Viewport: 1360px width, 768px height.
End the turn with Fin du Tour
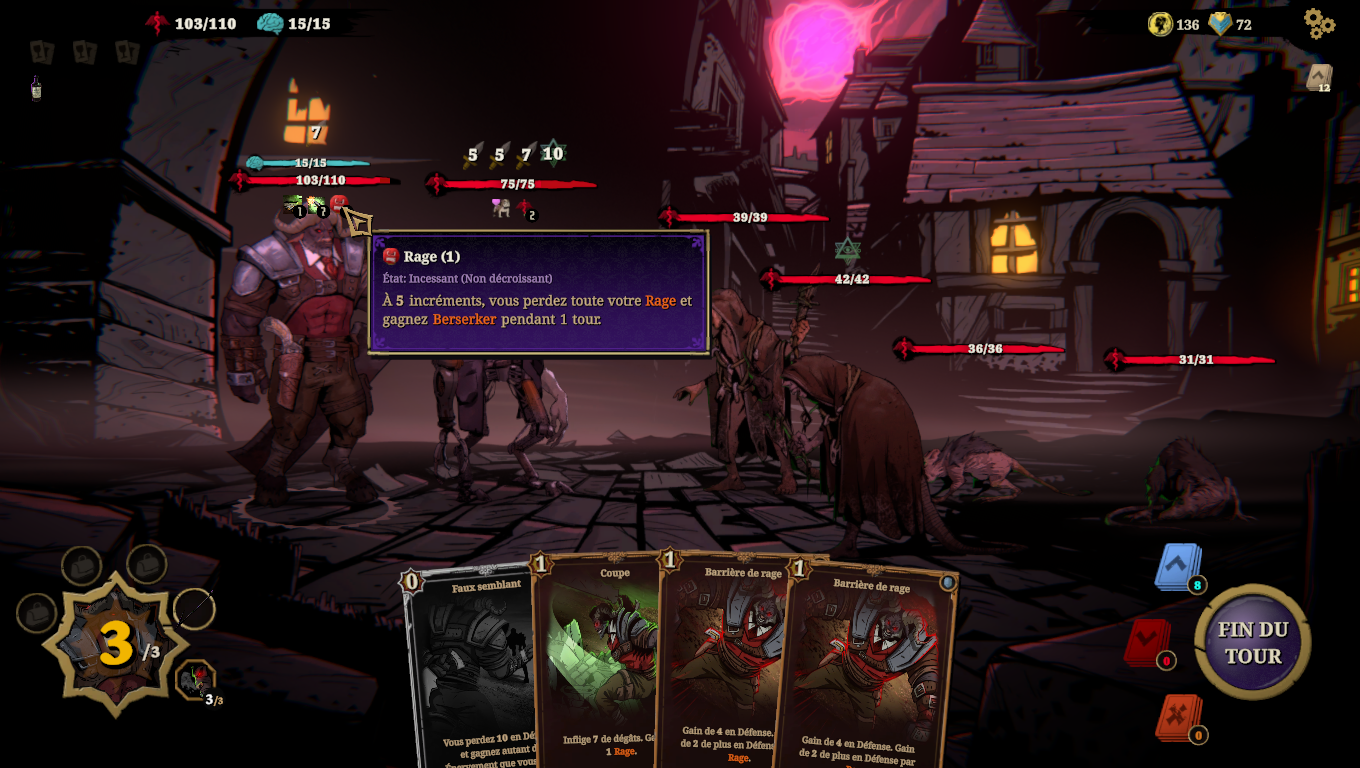1252,642
